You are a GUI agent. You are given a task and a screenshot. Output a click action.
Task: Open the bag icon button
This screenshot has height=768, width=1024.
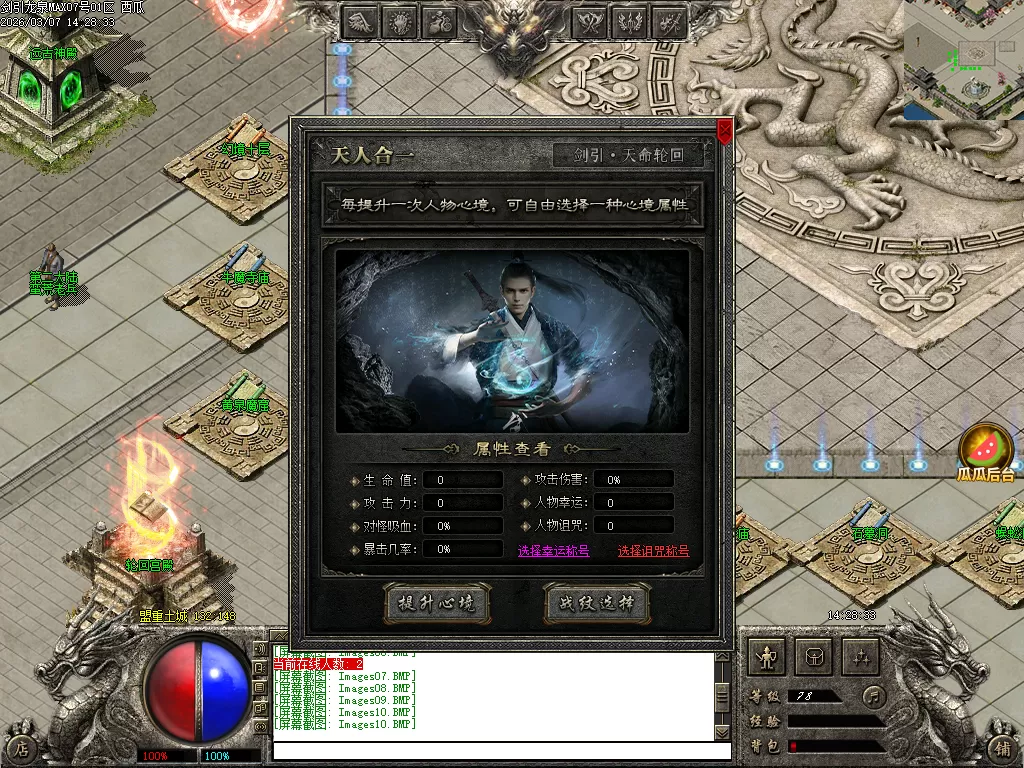point(814,656)
